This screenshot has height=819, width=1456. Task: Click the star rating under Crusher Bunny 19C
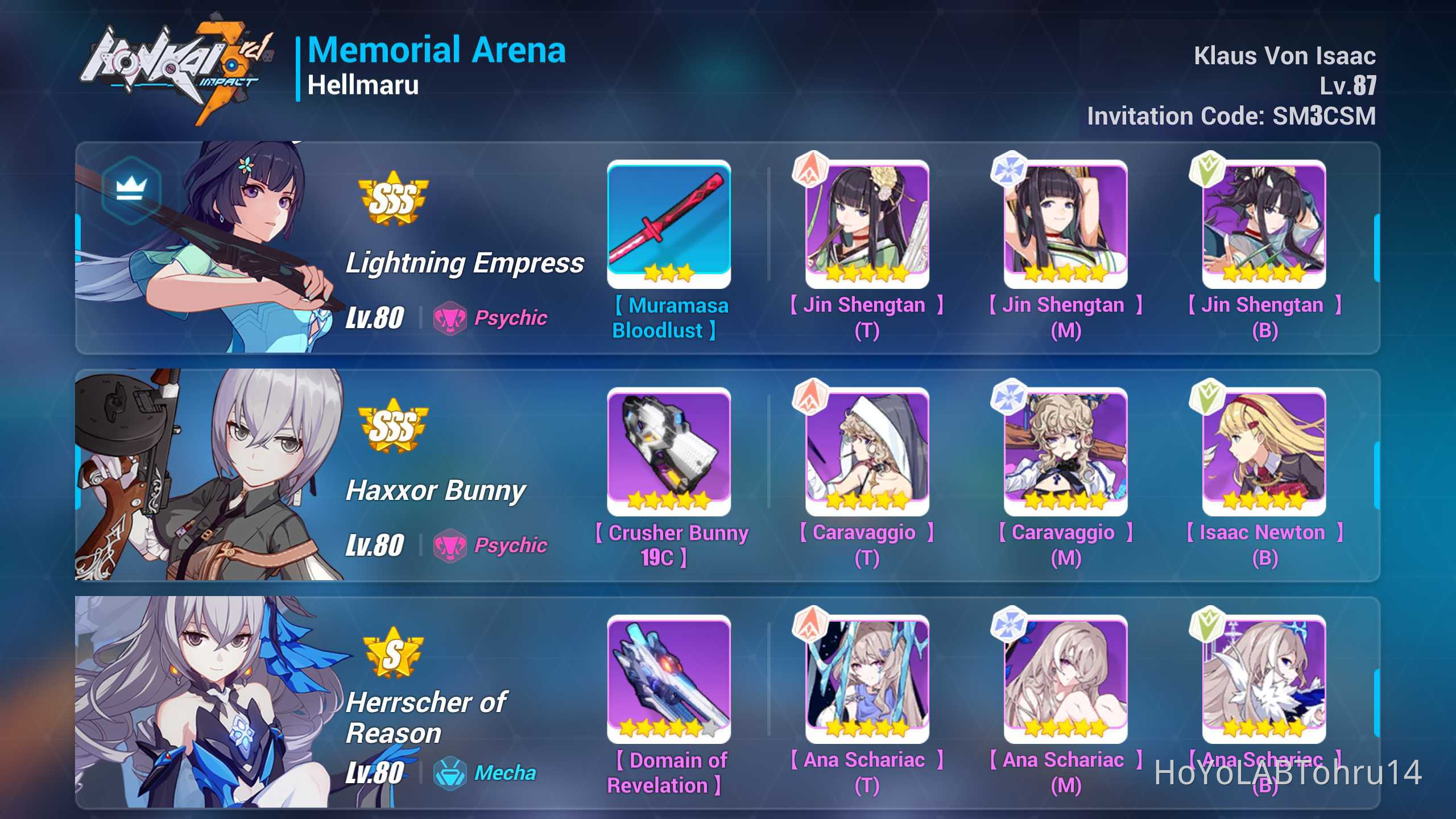coord(668,500)
